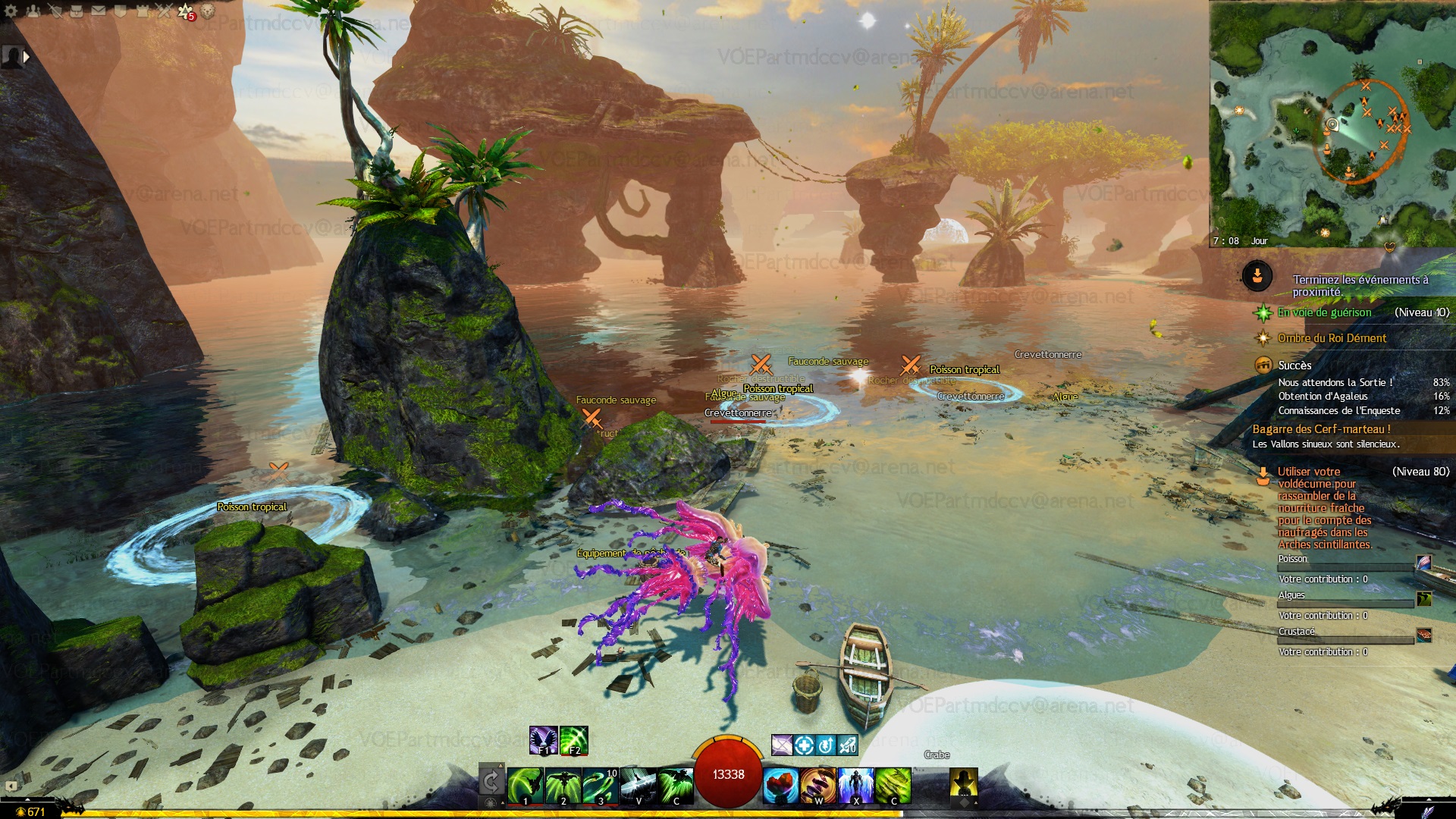Select the Bagarre des Cerf-marteau event

click(1321, 429)
